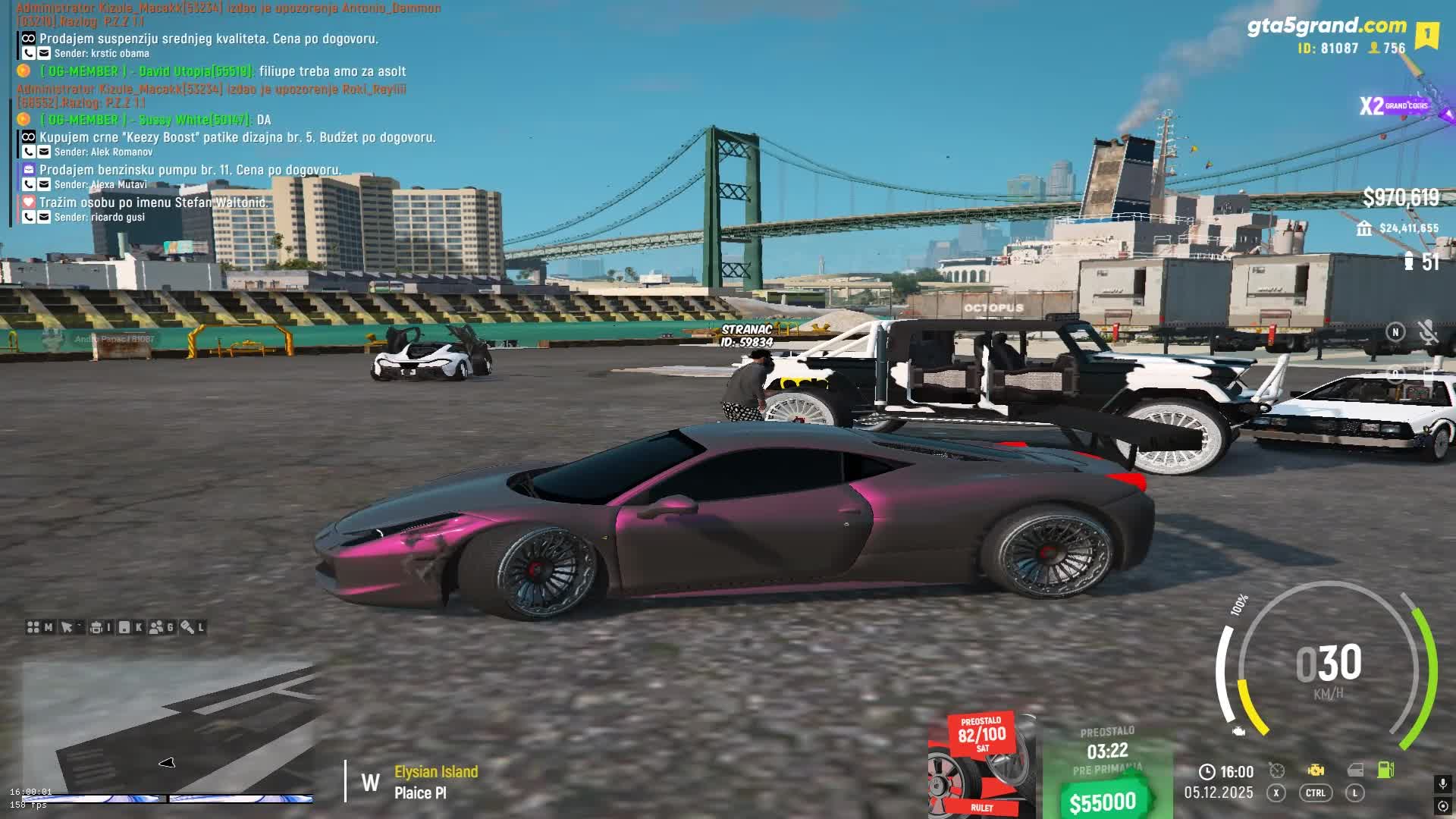Viewport: 1456px width, 819px height.
Task: Click the microphone button in bottom corner
Action: click(x=1442, y=783)
